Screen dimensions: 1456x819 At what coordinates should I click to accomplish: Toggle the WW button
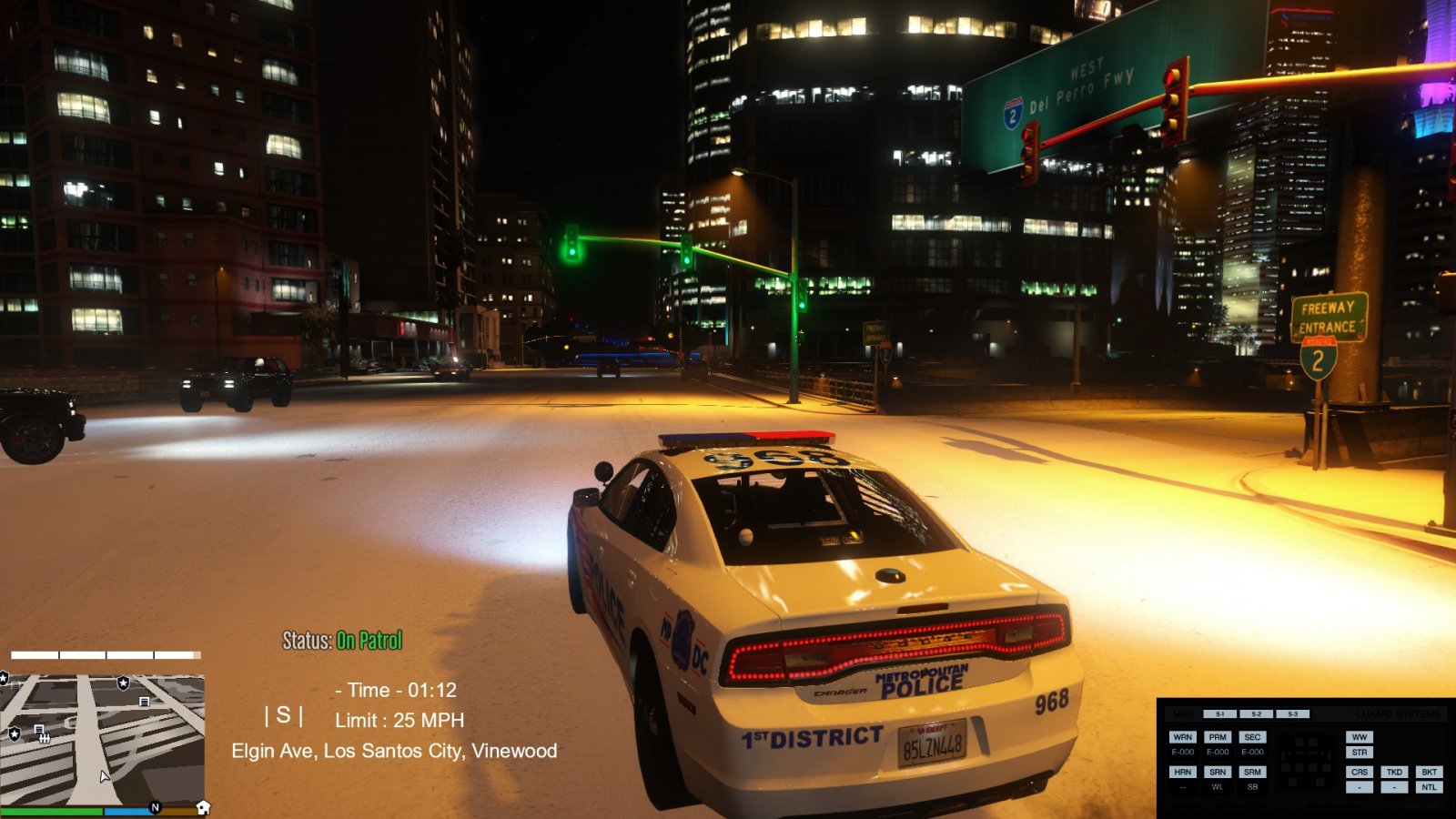[x=1359, y=737]
